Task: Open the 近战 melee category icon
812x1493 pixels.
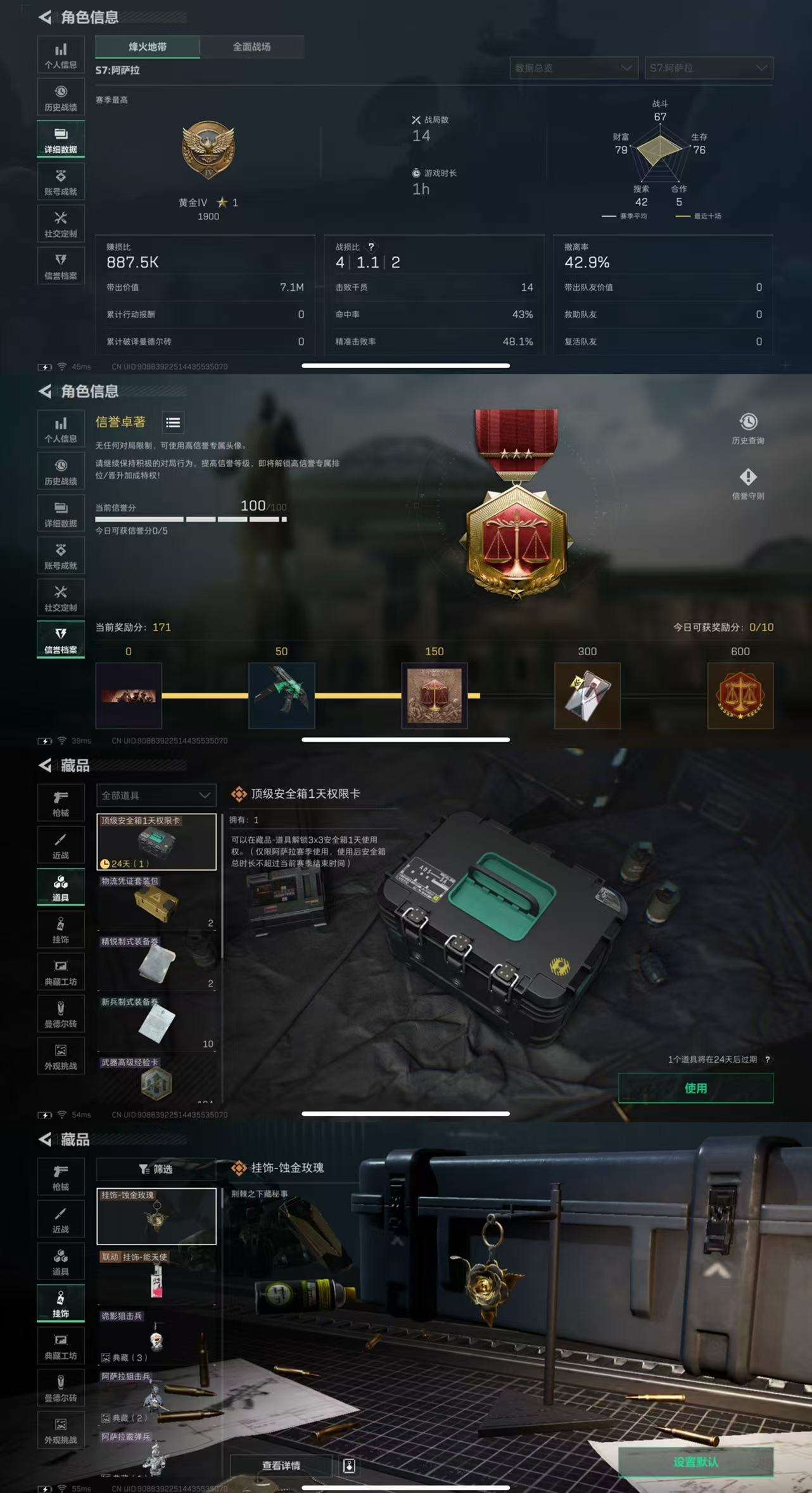Action: pos(61,845)
